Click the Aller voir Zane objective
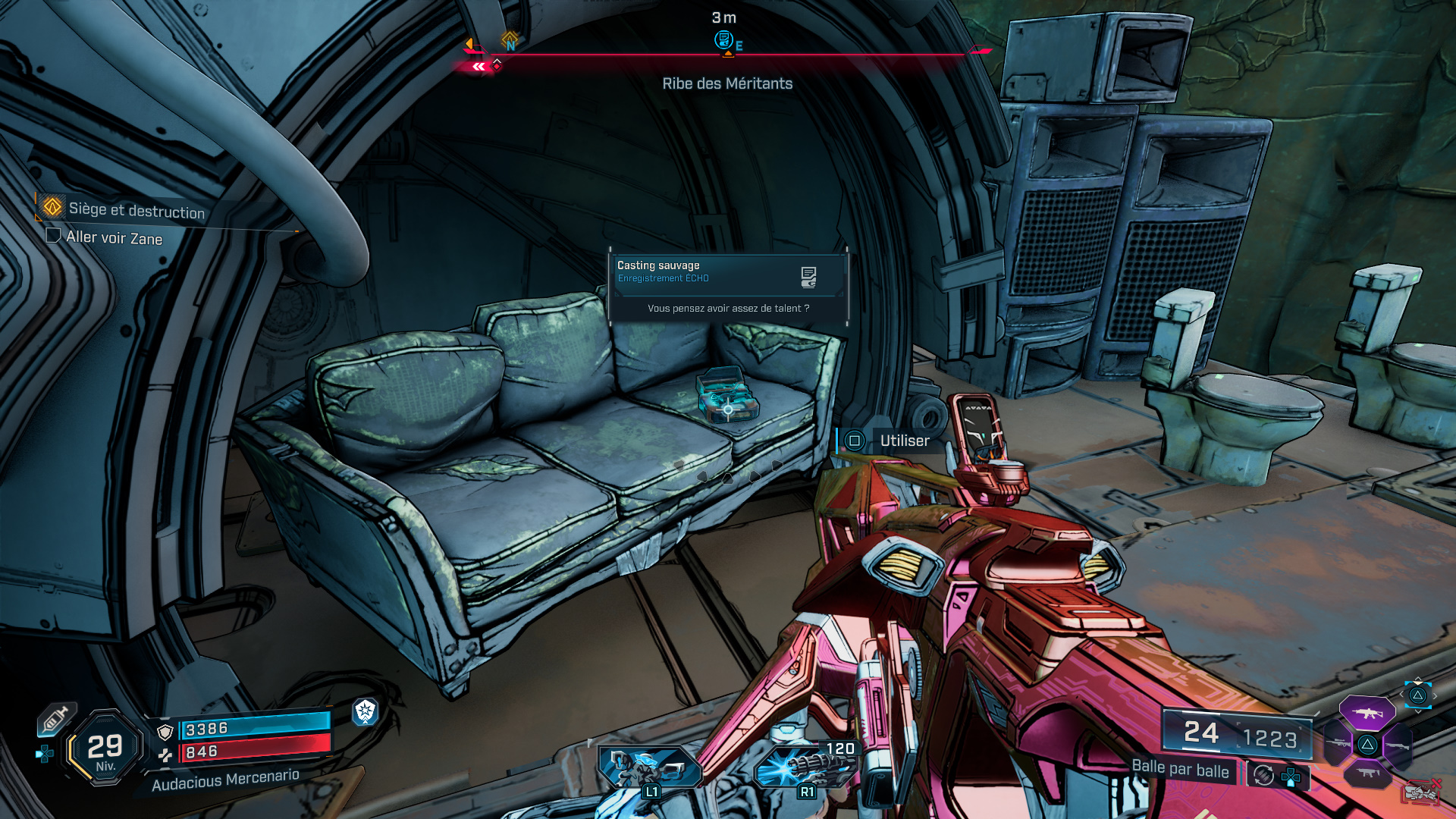1456x819 pixels. [x=114, y=237]
